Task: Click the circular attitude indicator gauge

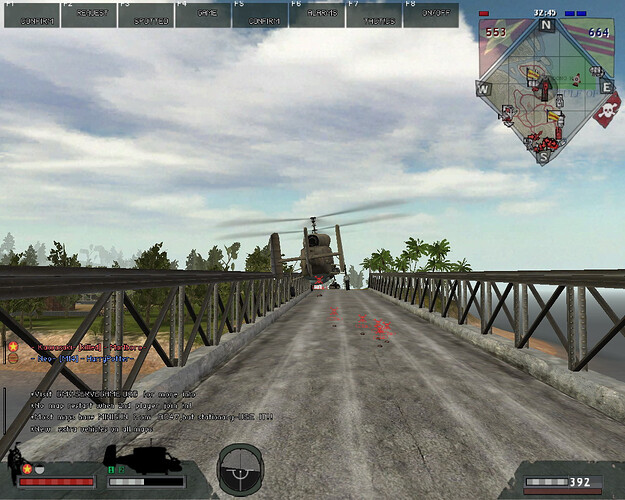Action: [241, 467]
